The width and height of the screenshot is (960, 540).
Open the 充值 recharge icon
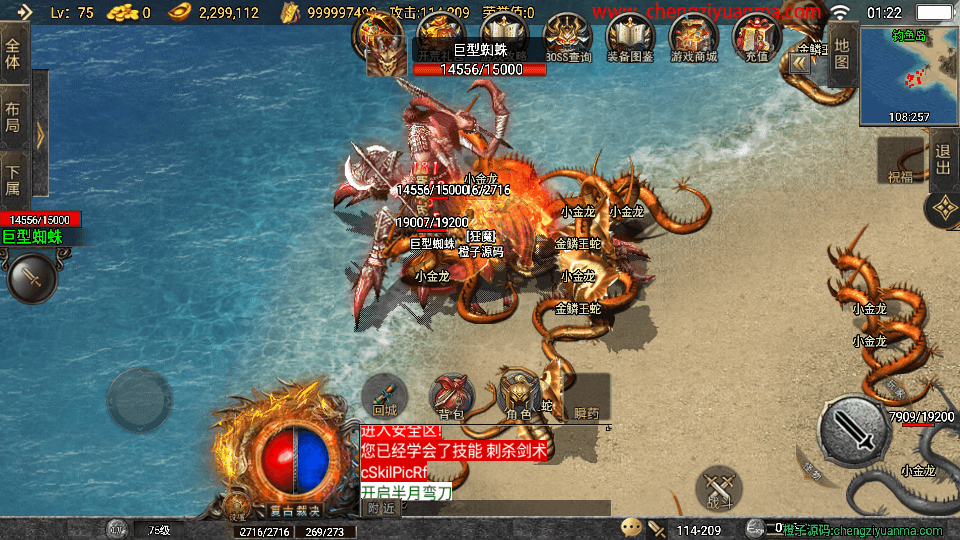click(x=756, y=38)
